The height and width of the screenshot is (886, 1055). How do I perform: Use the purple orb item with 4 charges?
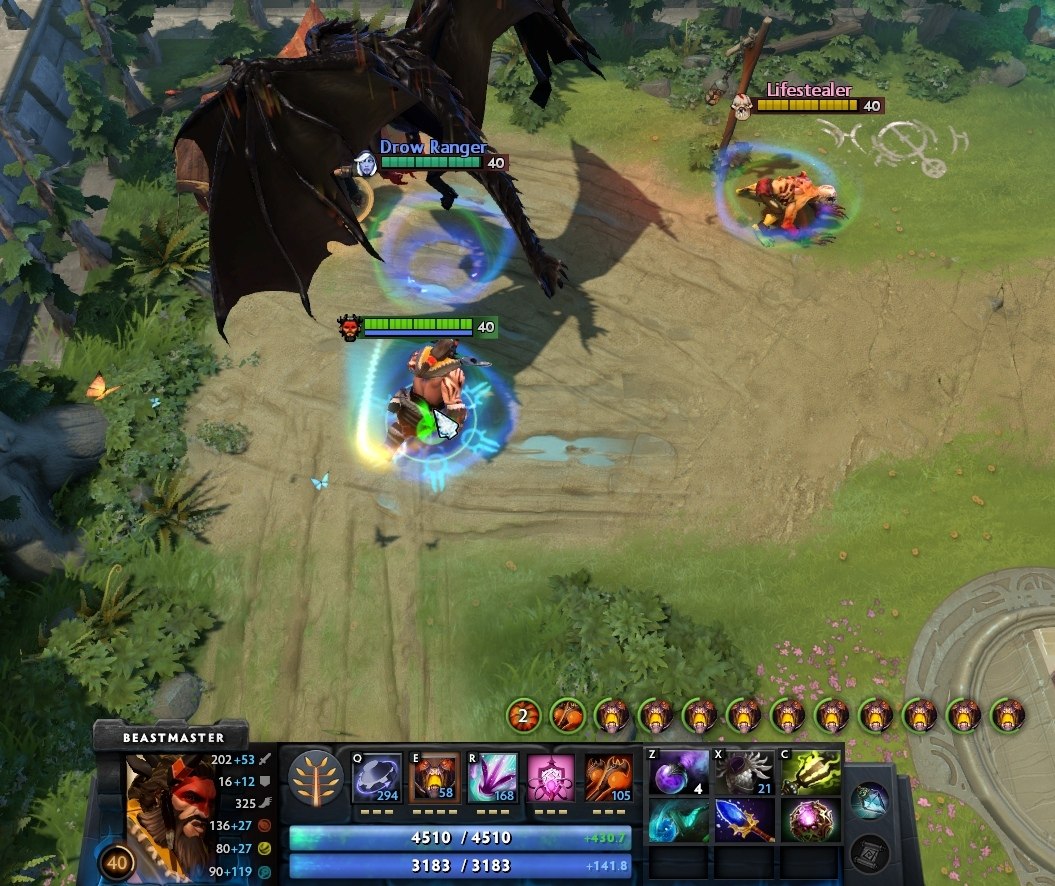coord(679,773)
